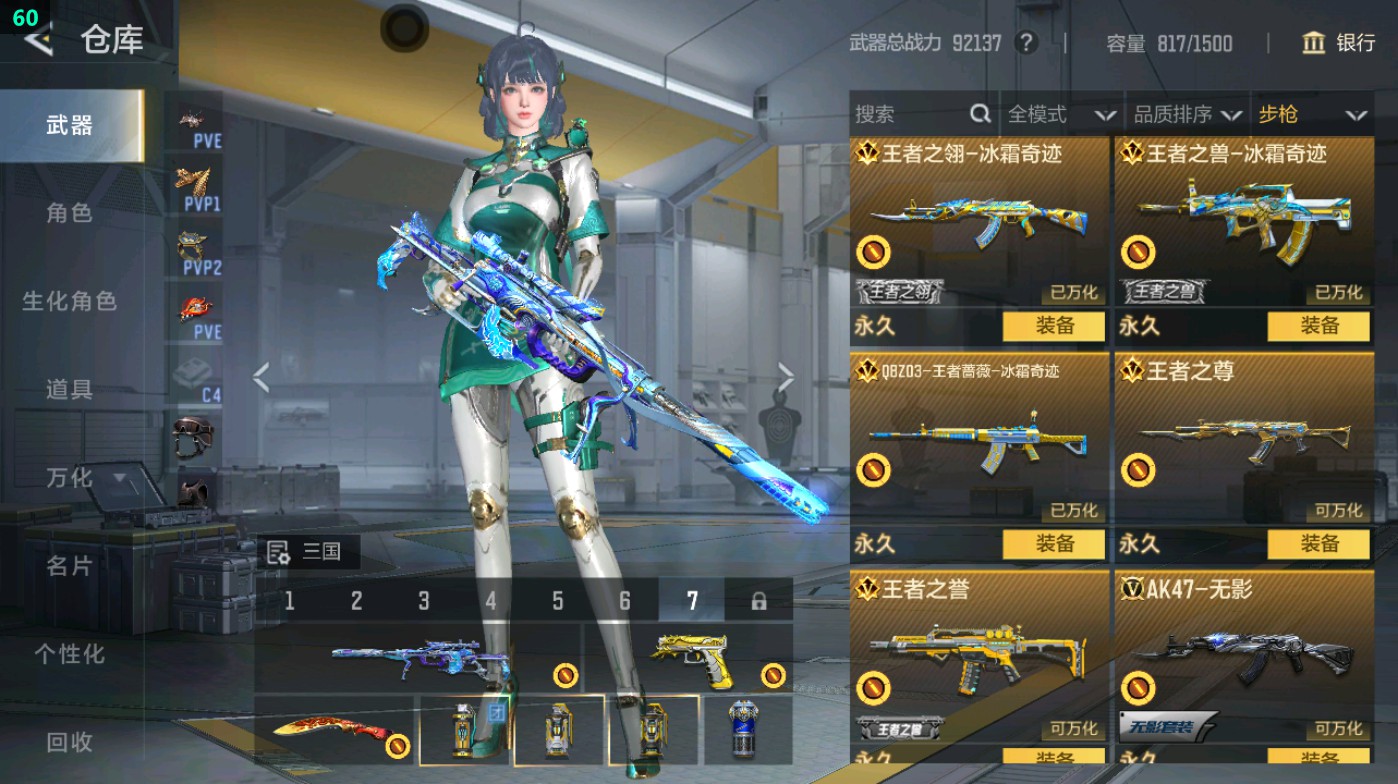Open the 步枪 weapon type dropdown
The image size is (1398, 784).
tap(1311, 115)
